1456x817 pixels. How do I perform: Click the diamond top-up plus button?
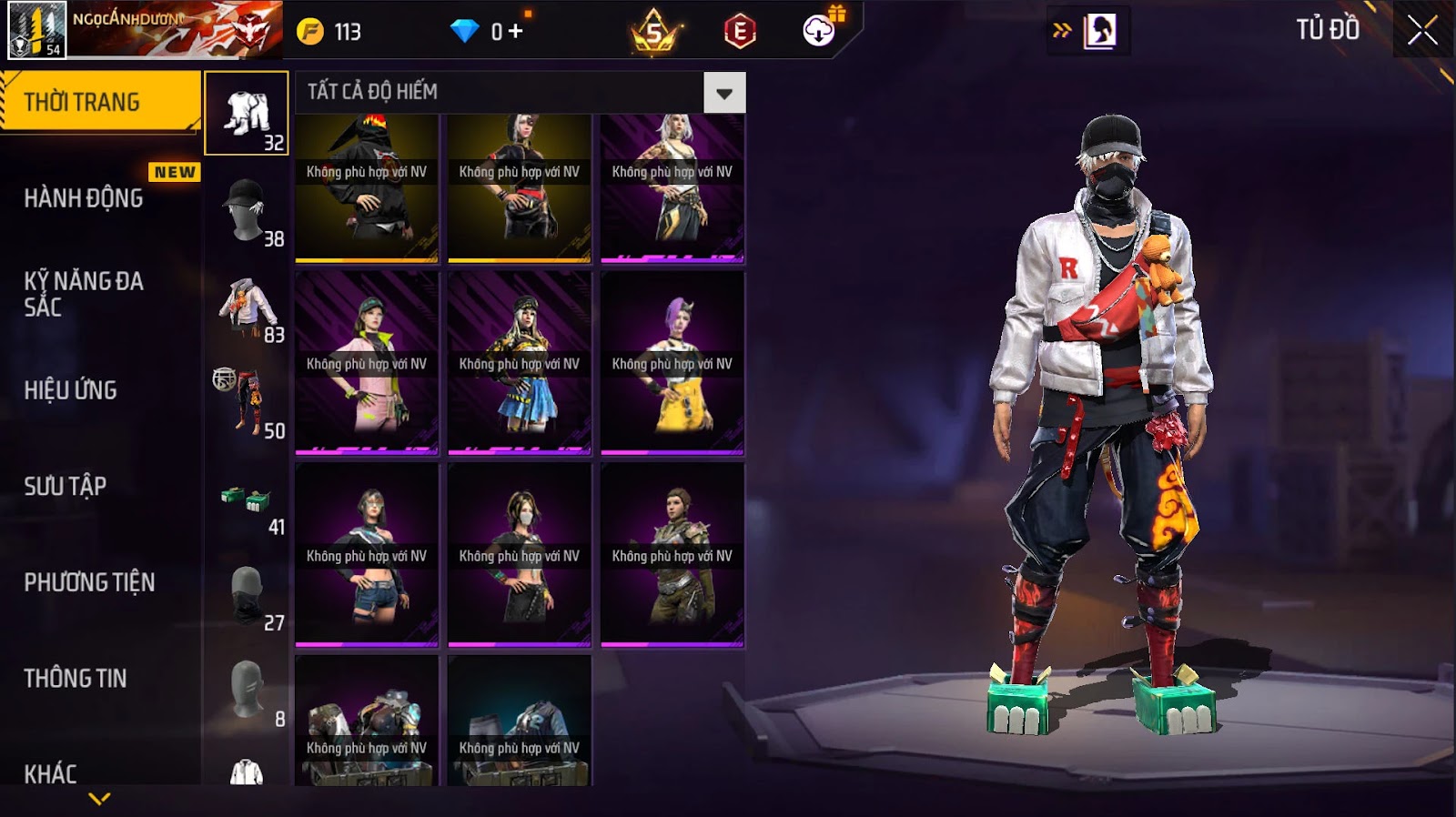(x=515, y=32)
